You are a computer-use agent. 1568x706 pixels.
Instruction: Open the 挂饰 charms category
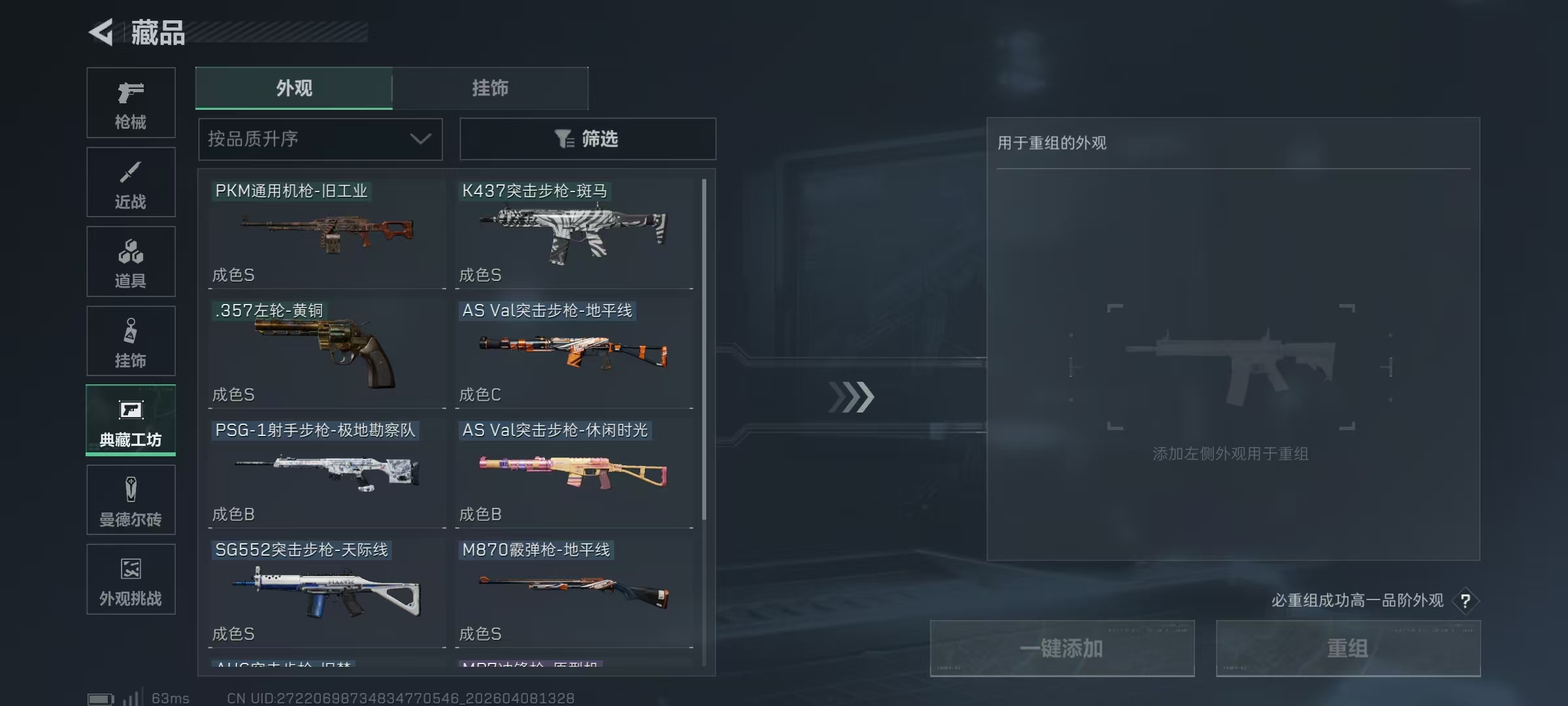coord(131,341)
